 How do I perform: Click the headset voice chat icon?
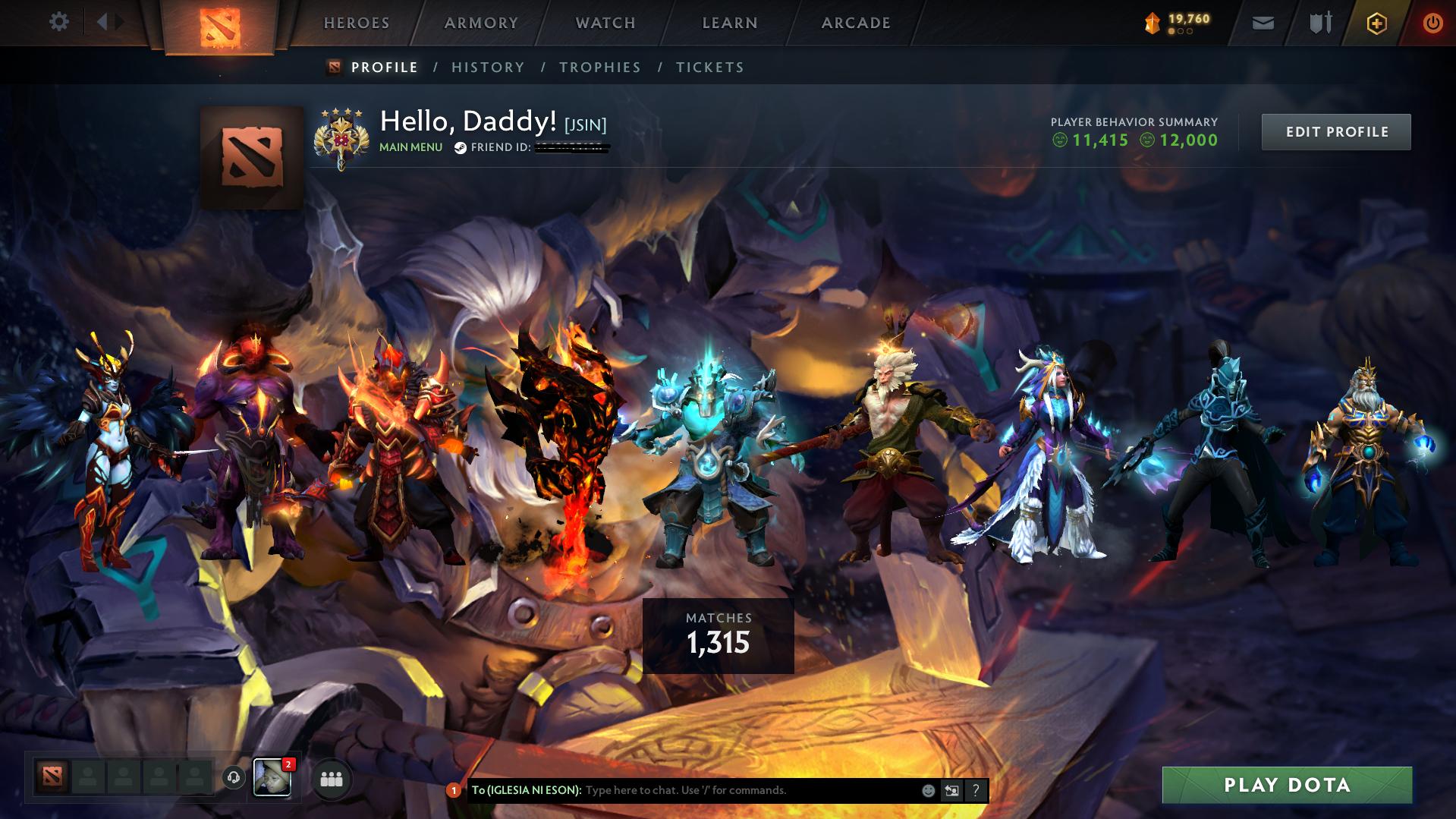click(x=233, y=777)
